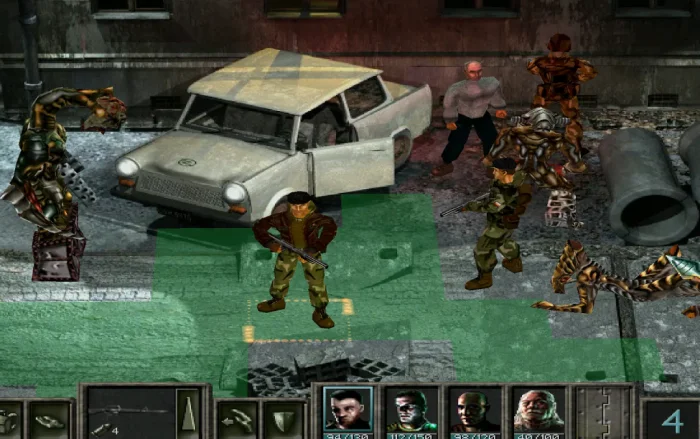The width and height of the screenshot is (700, 439).
Task: Select the white-bearded old man portrait
Action: 538,410
